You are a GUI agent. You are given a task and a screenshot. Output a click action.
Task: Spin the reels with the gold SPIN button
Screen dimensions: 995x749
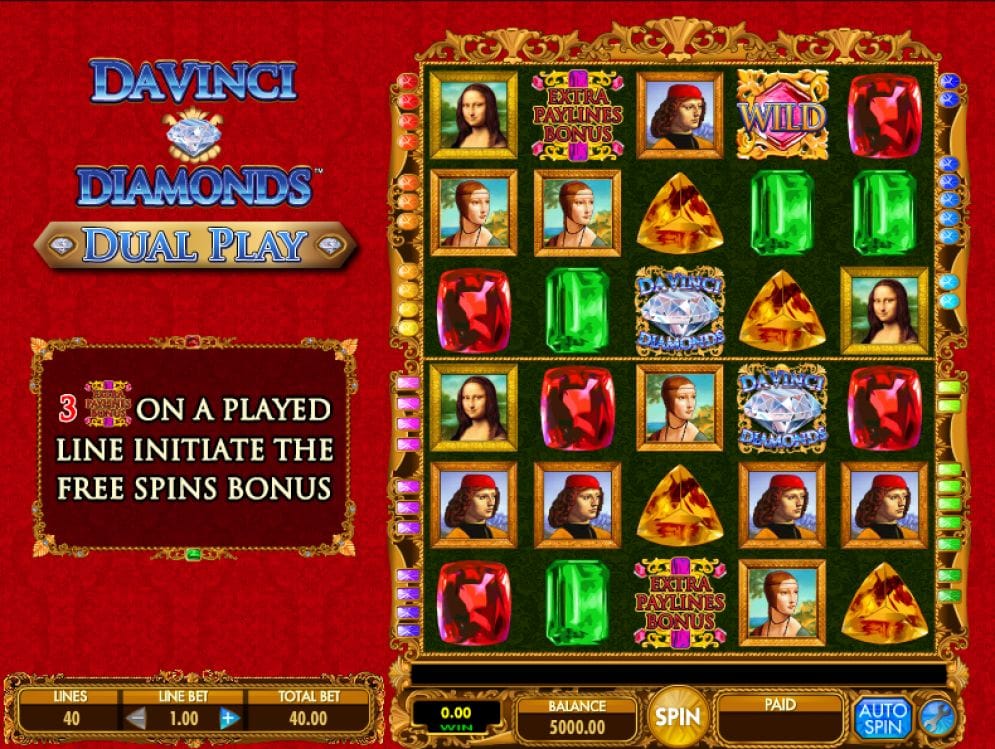point(676,716)
